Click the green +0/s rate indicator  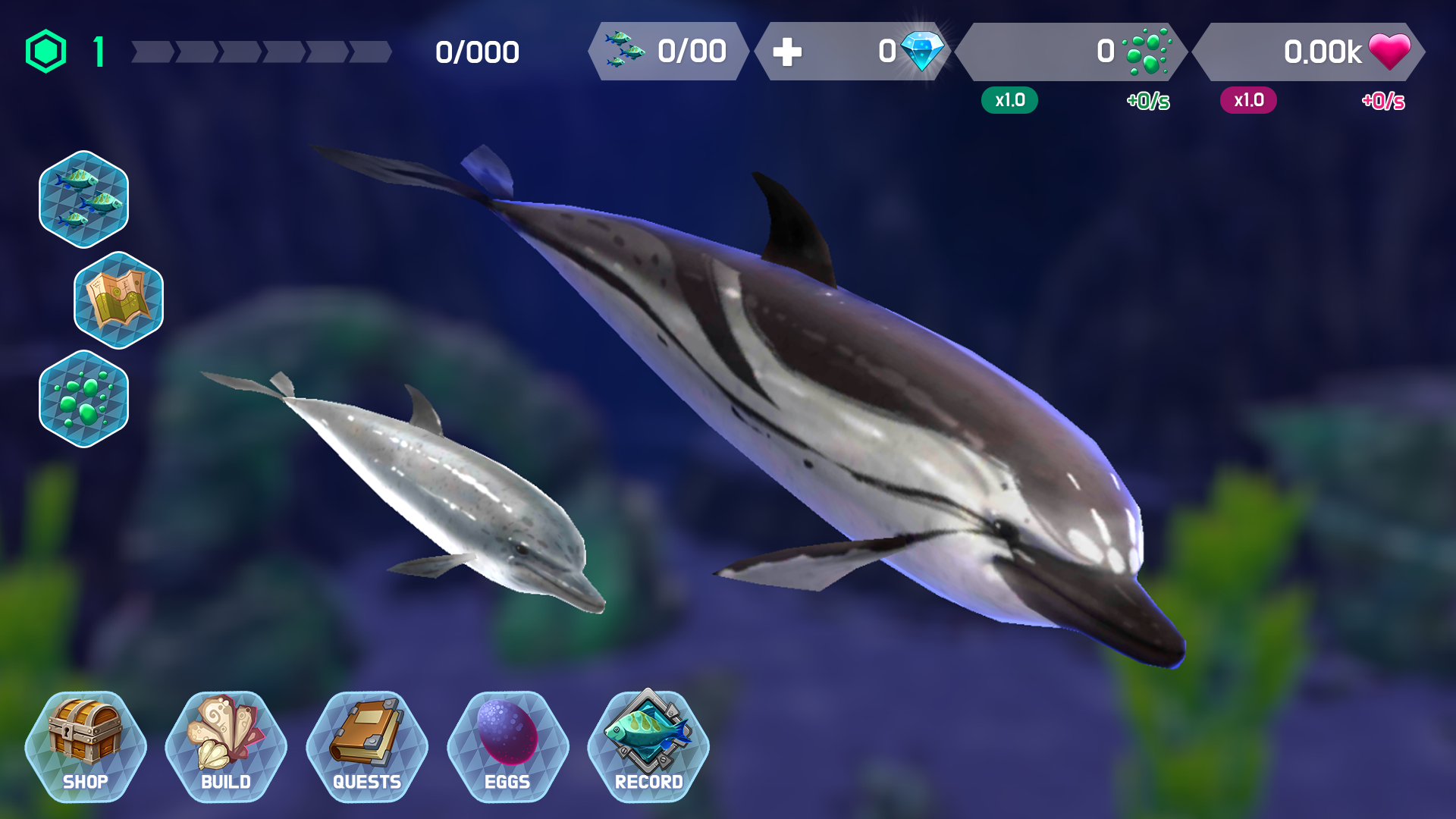point(1147,99)
